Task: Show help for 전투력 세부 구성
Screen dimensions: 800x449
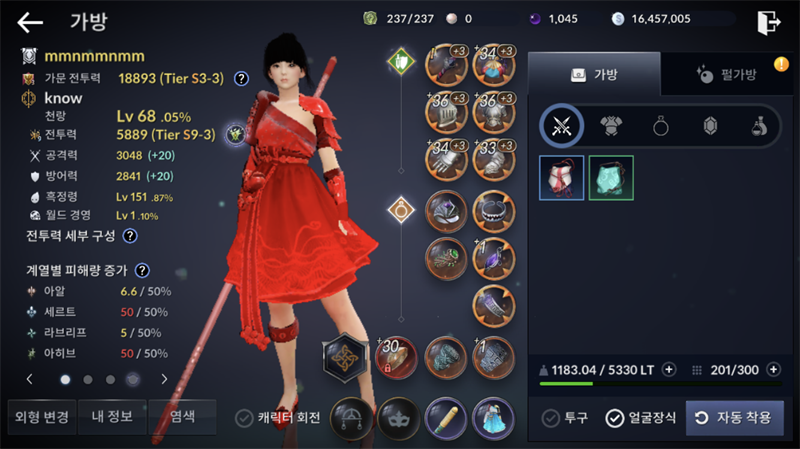Action: (130, 236)
